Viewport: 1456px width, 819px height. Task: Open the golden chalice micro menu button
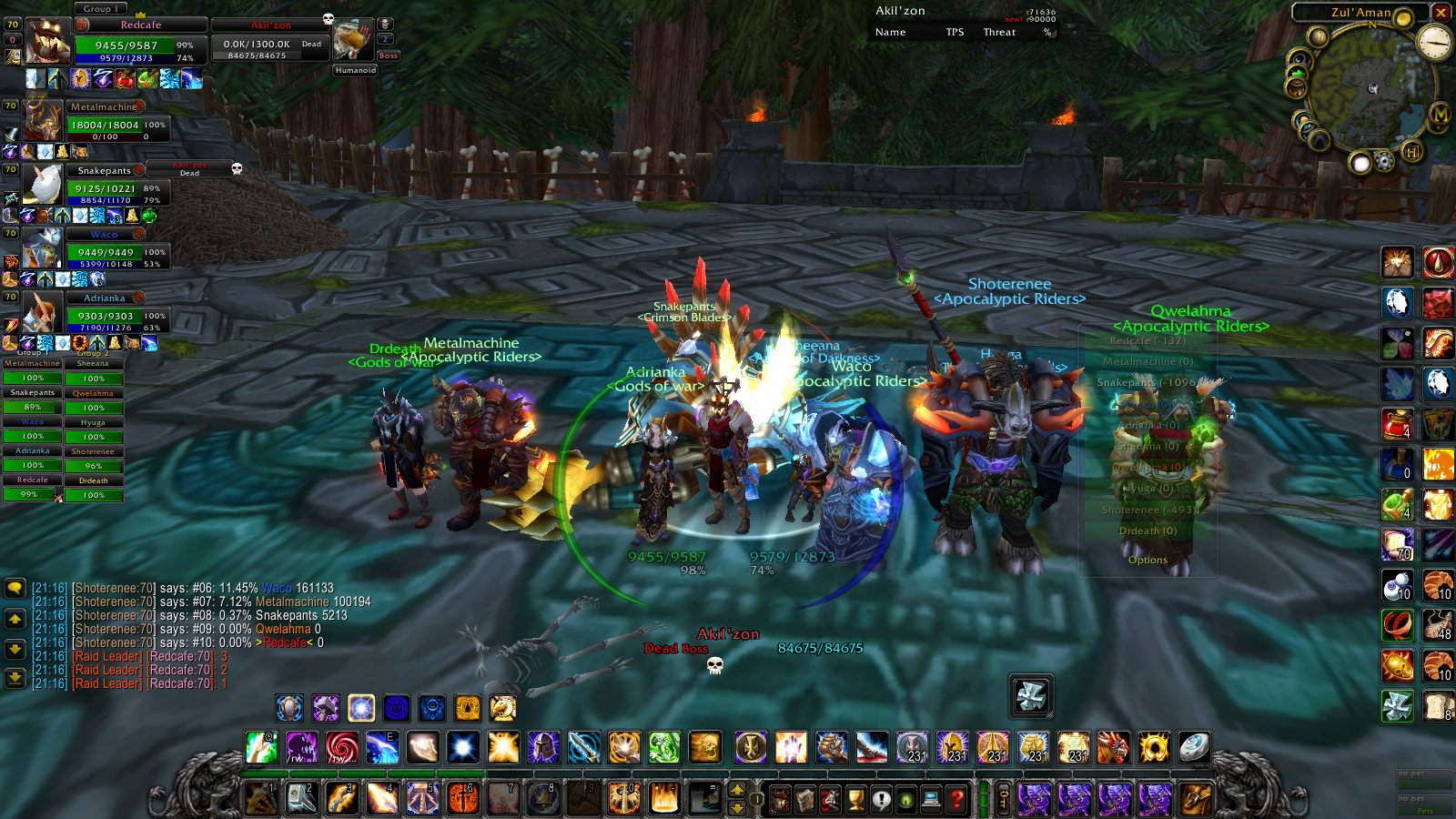pos(856,800)
